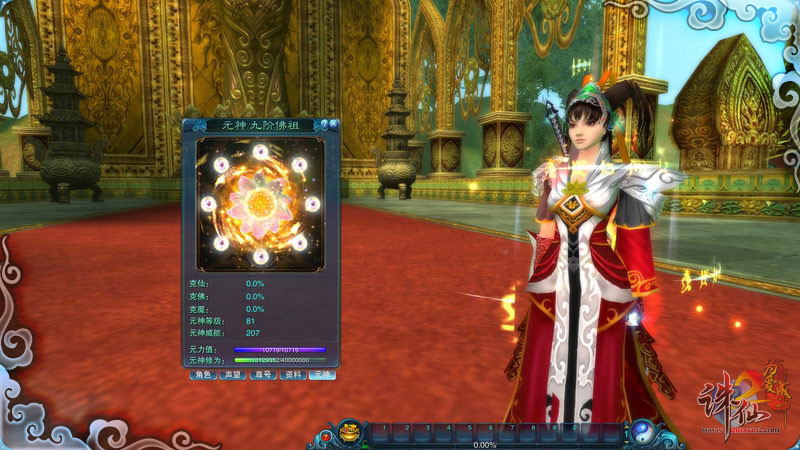The width and height of the screenshot is (800, 450).
Task: Click the yin-yang orb icon
Action: pyautogui.click(x=642, y=433)
